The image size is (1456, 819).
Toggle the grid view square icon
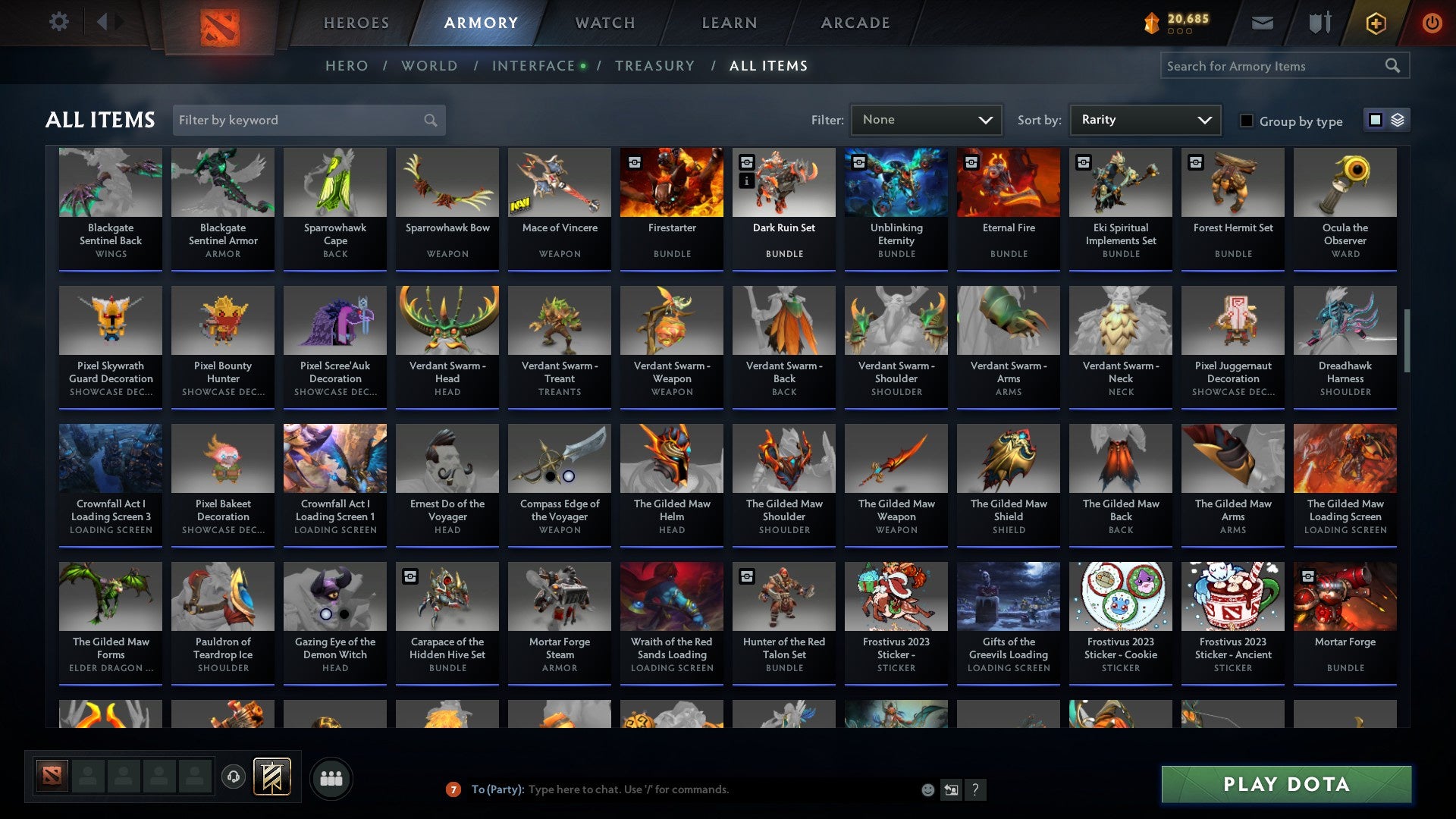[1374, 120]
